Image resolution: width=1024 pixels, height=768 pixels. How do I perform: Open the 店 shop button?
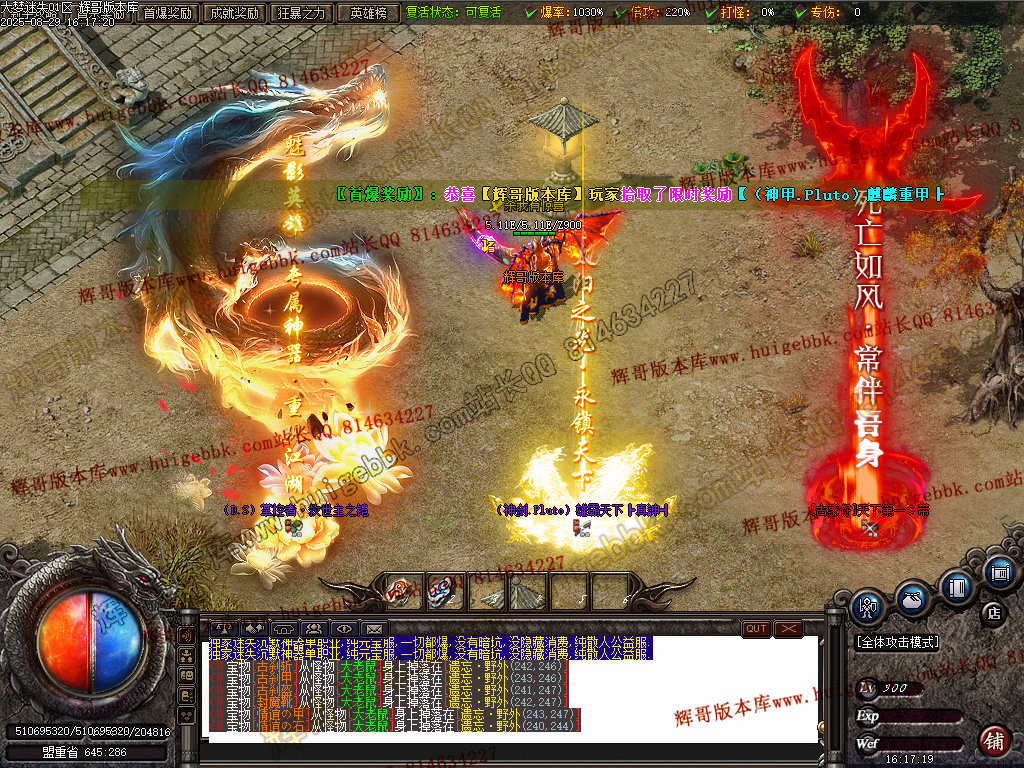tap(993, 612)
